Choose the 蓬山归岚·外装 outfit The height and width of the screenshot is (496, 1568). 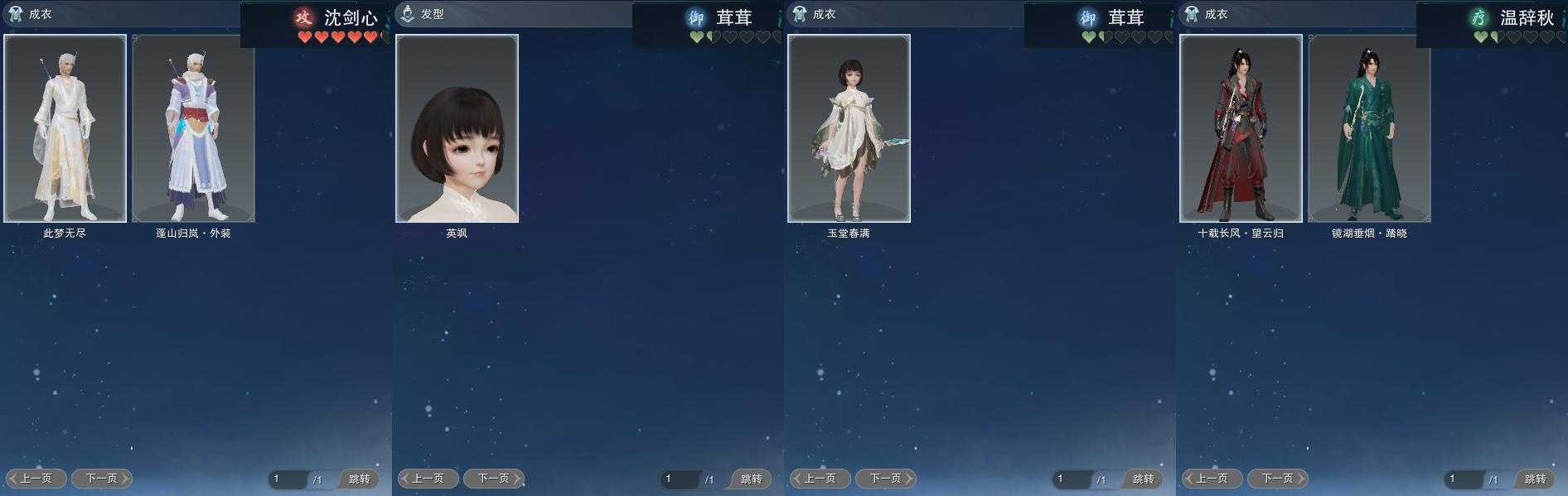[x=193, y=128]
